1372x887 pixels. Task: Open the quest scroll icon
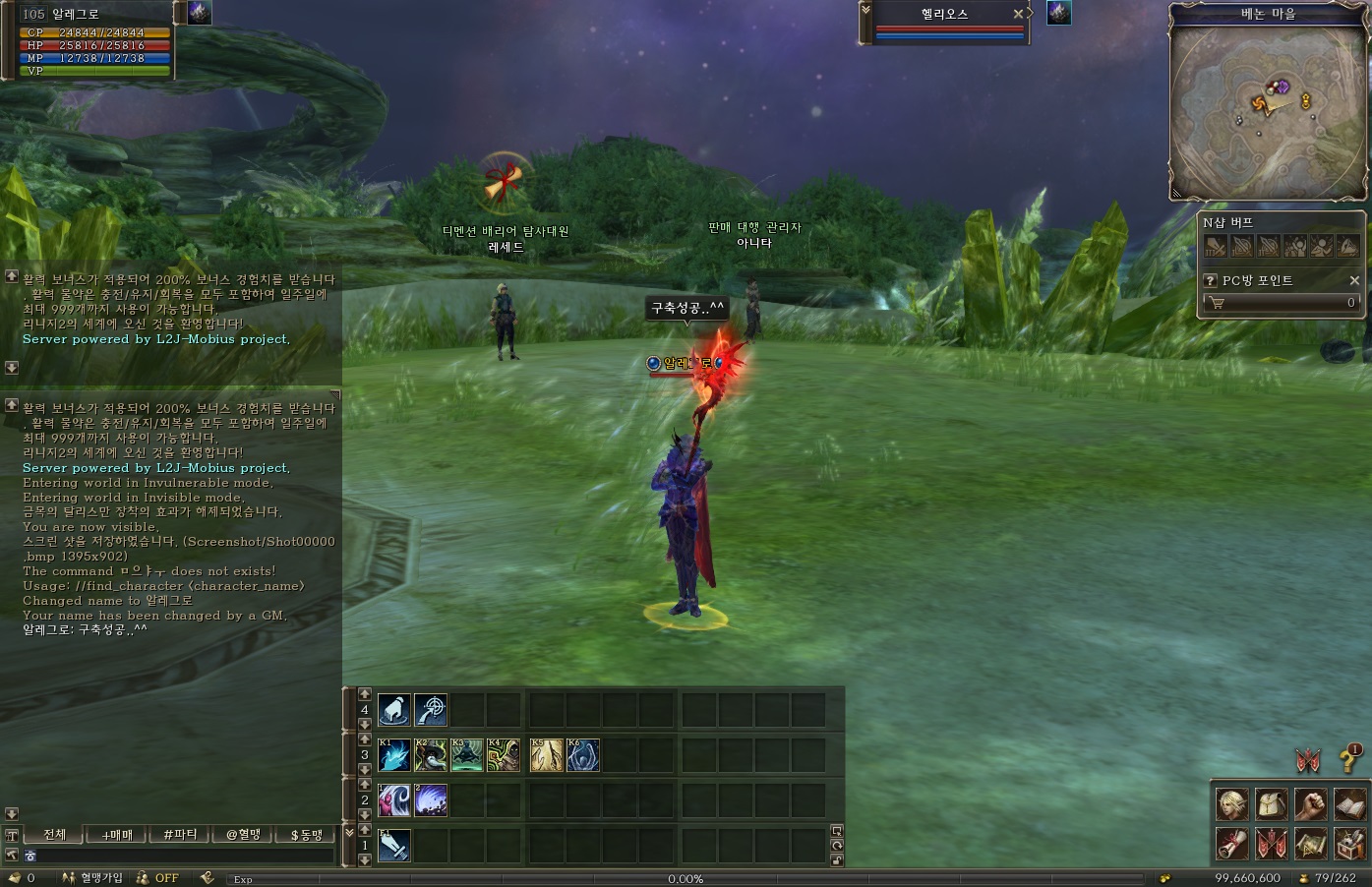[1232, 843]
